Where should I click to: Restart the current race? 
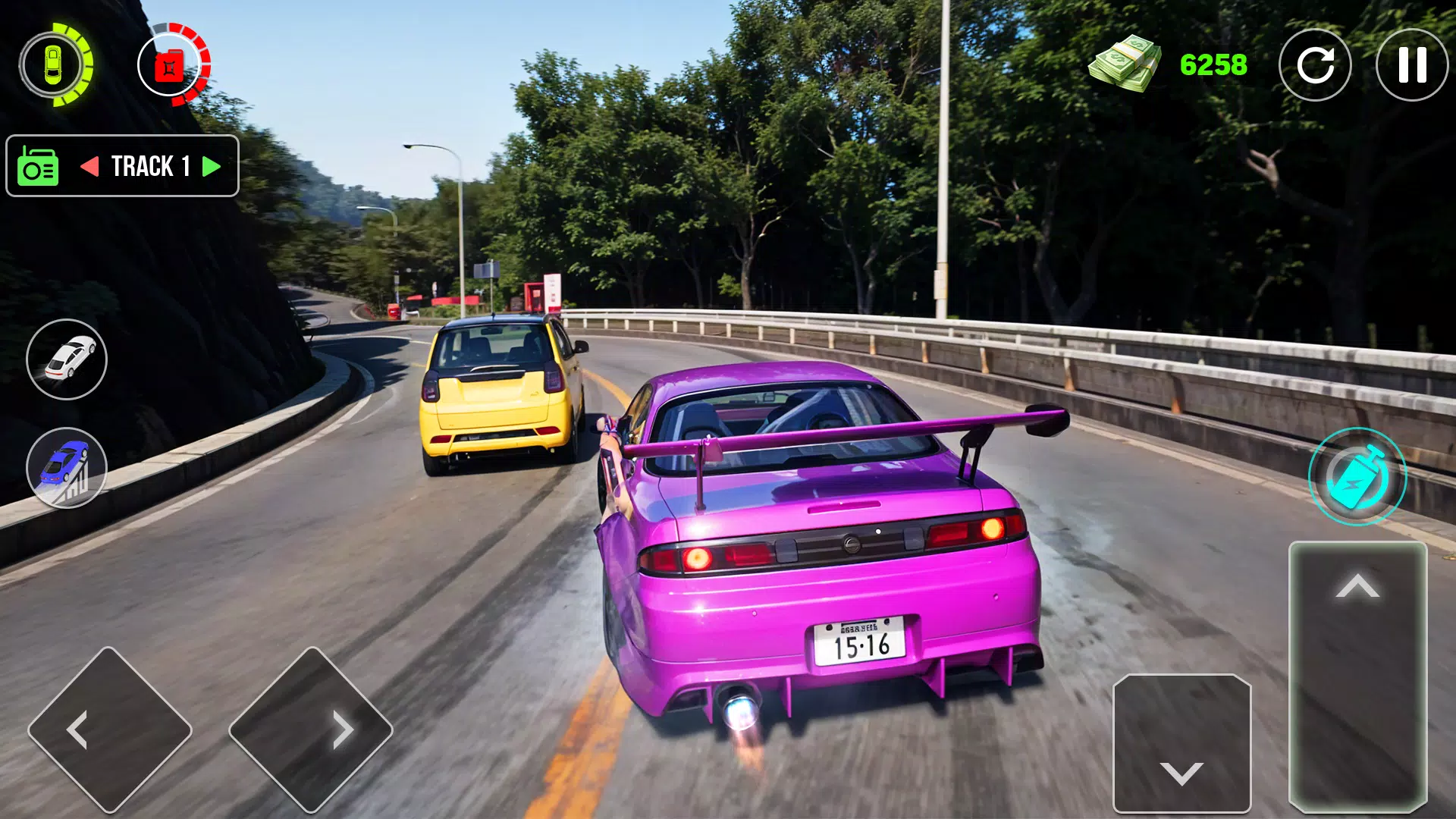point(1316,67)
